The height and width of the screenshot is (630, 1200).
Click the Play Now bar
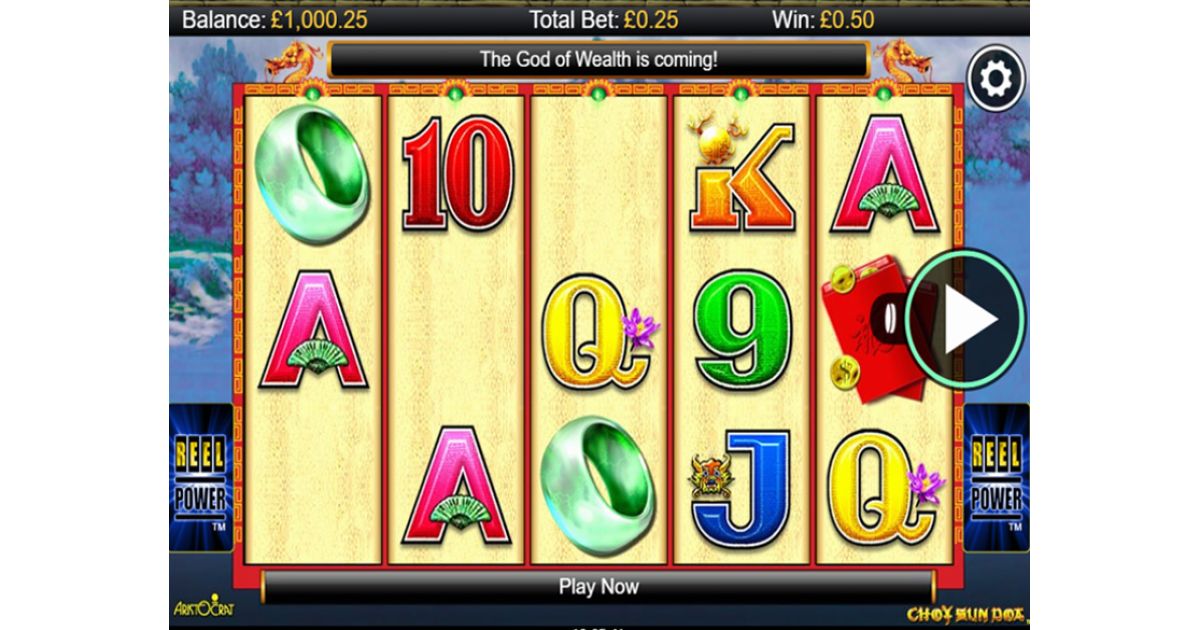(x=598, y=587)
